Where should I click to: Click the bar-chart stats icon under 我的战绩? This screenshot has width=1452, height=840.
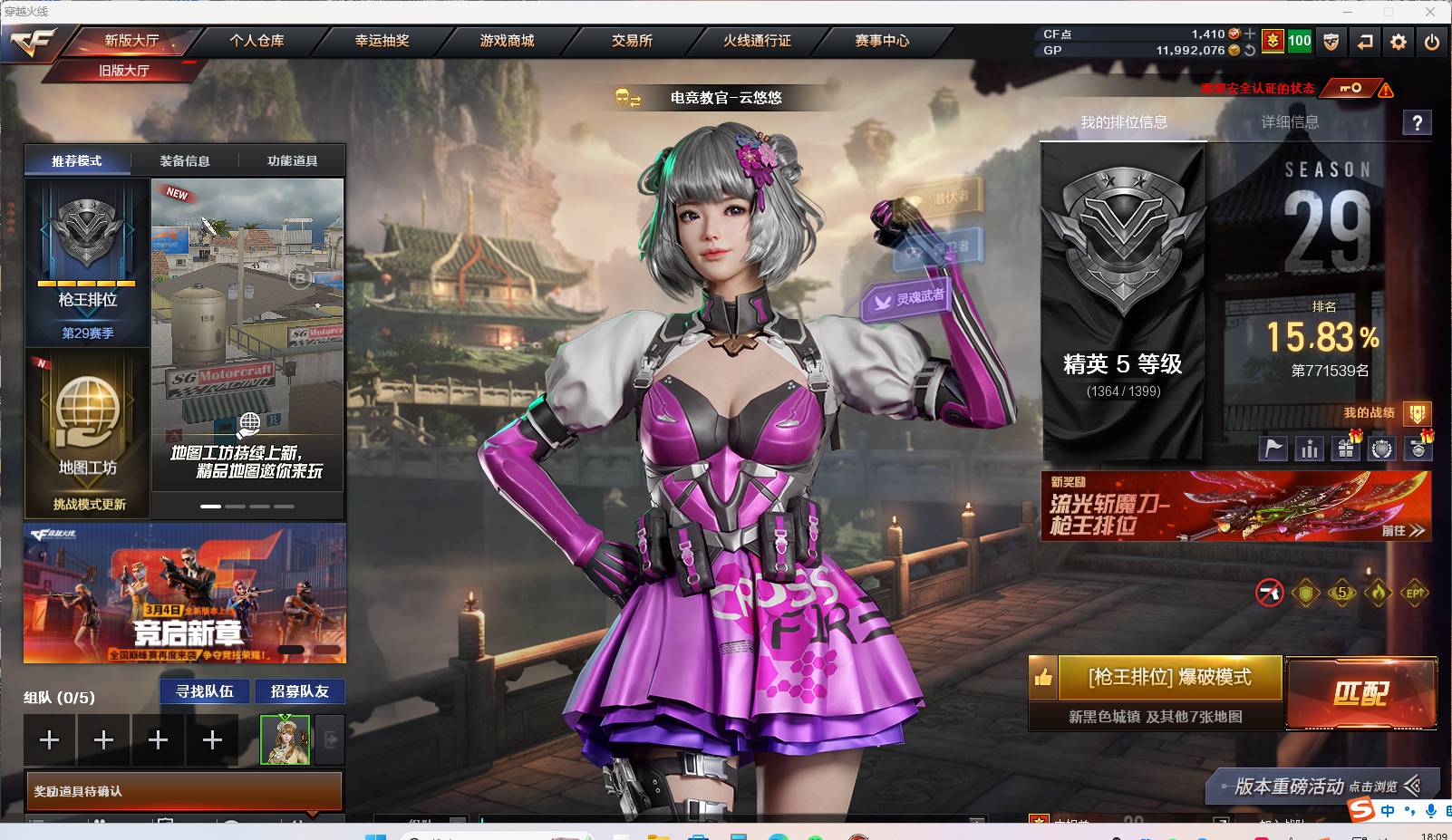pyautogui.click(x=1309, y=448)
